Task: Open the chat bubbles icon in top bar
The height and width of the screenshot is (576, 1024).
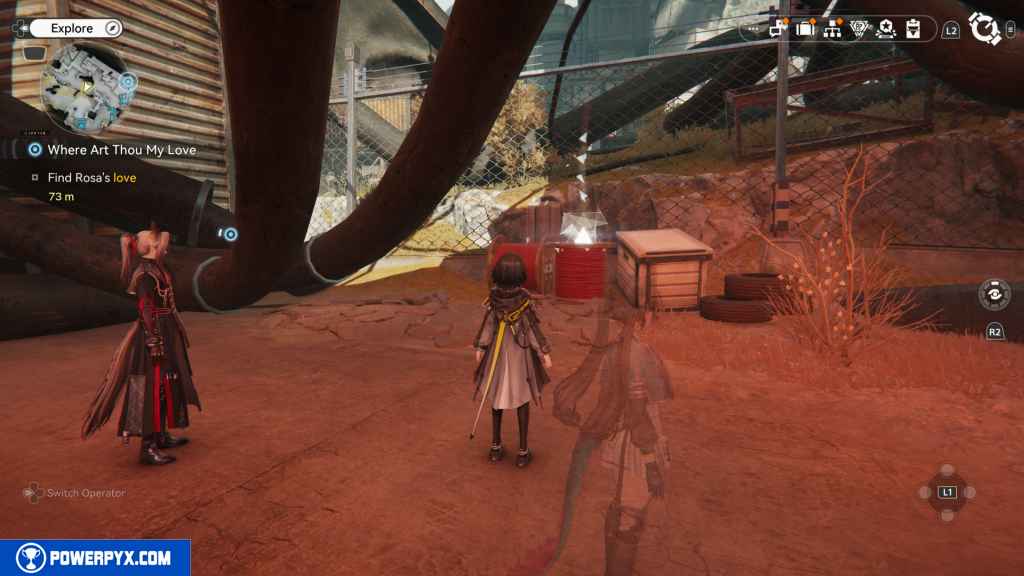Action: tap(779, 29)
